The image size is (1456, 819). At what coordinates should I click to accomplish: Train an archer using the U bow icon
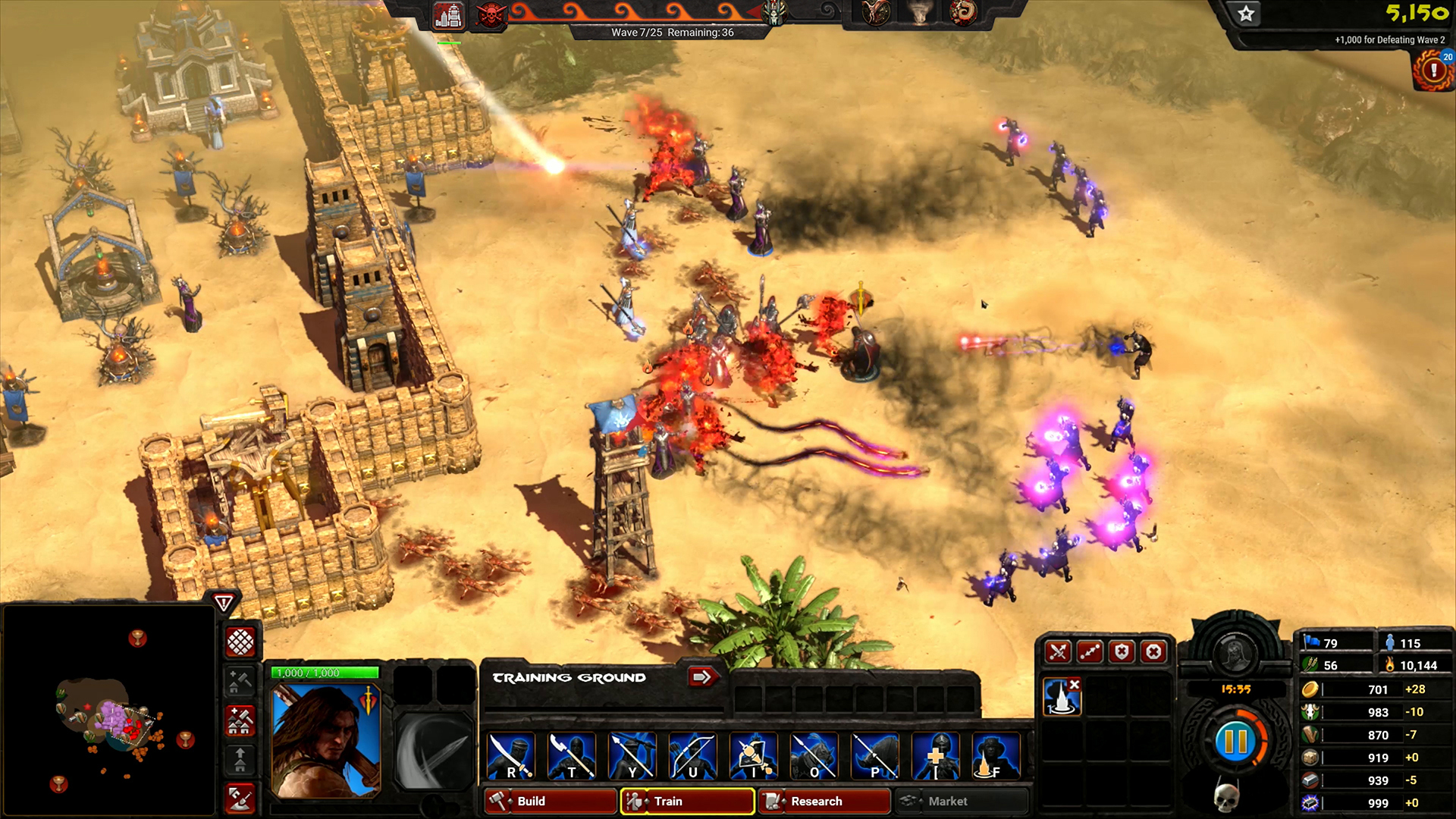693,756
